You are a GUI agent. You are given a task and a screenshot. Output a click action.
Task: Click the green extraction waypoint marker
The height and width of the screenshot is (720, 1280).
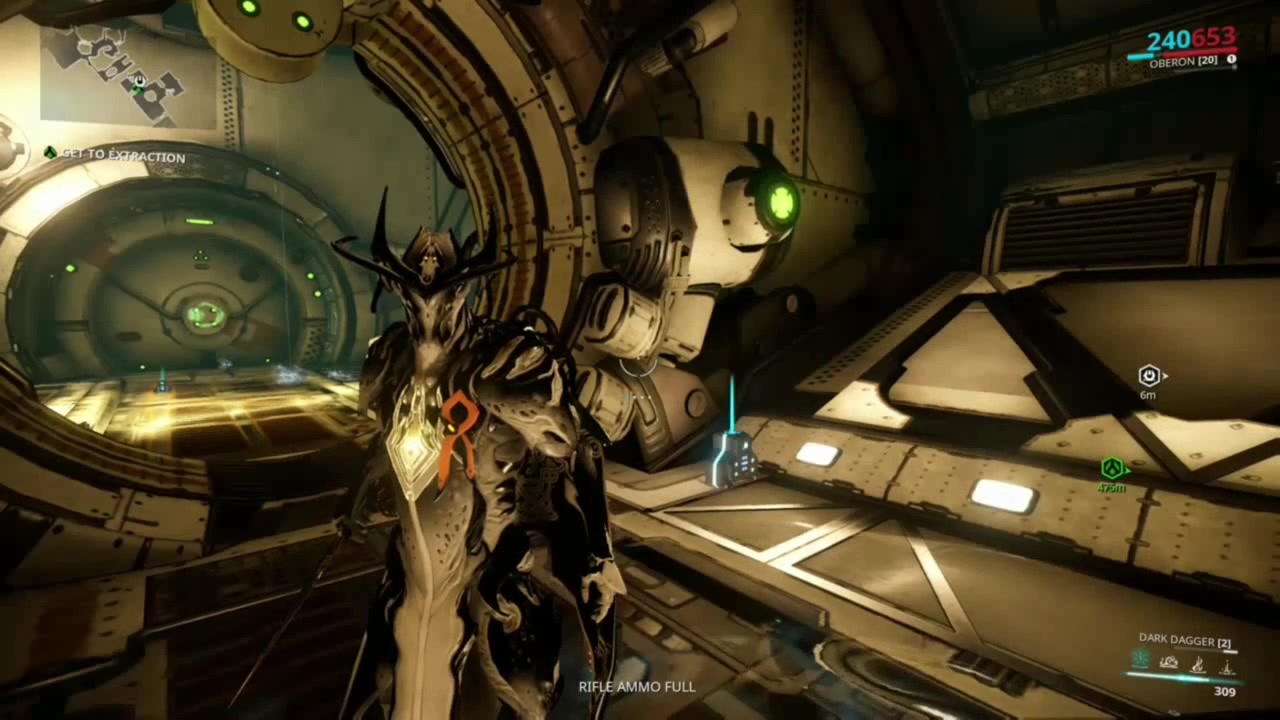(x=1112, y=468)
